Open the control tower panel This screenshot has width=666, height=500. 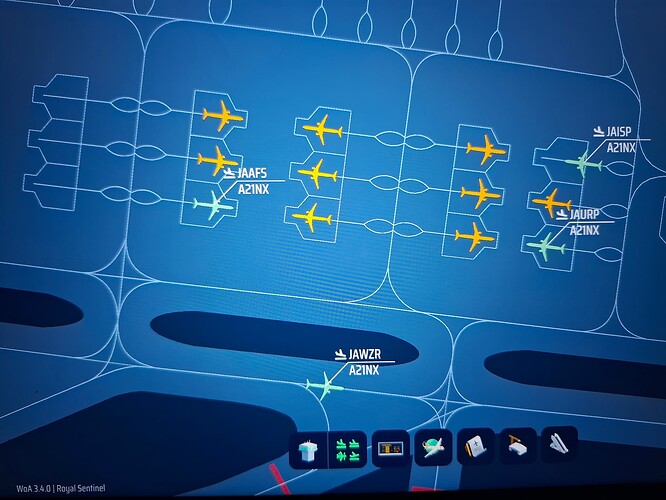[x=309, y=451]
